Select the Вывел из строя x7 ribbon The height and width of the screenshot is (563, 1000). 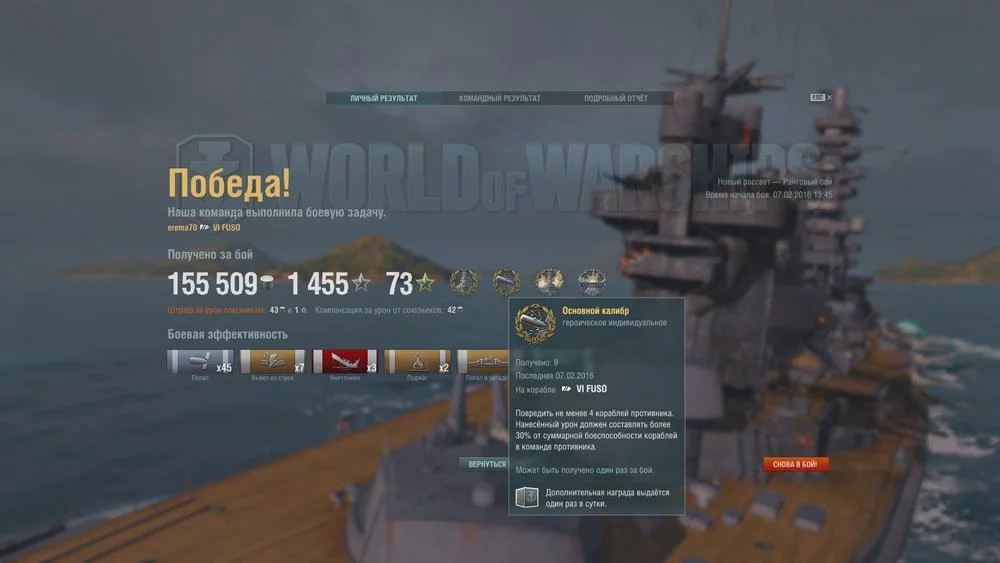tap(273, 362)
